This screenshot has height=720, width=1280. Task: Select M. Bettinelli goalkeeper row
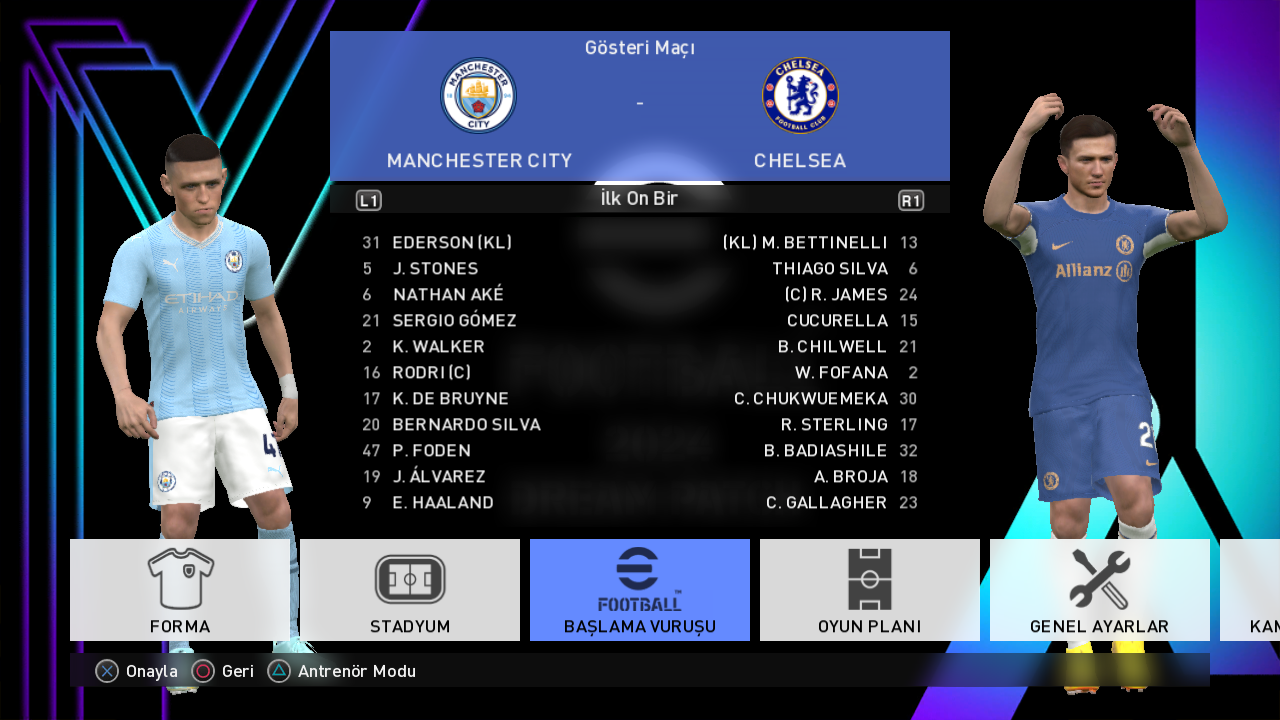click(805, 243)
